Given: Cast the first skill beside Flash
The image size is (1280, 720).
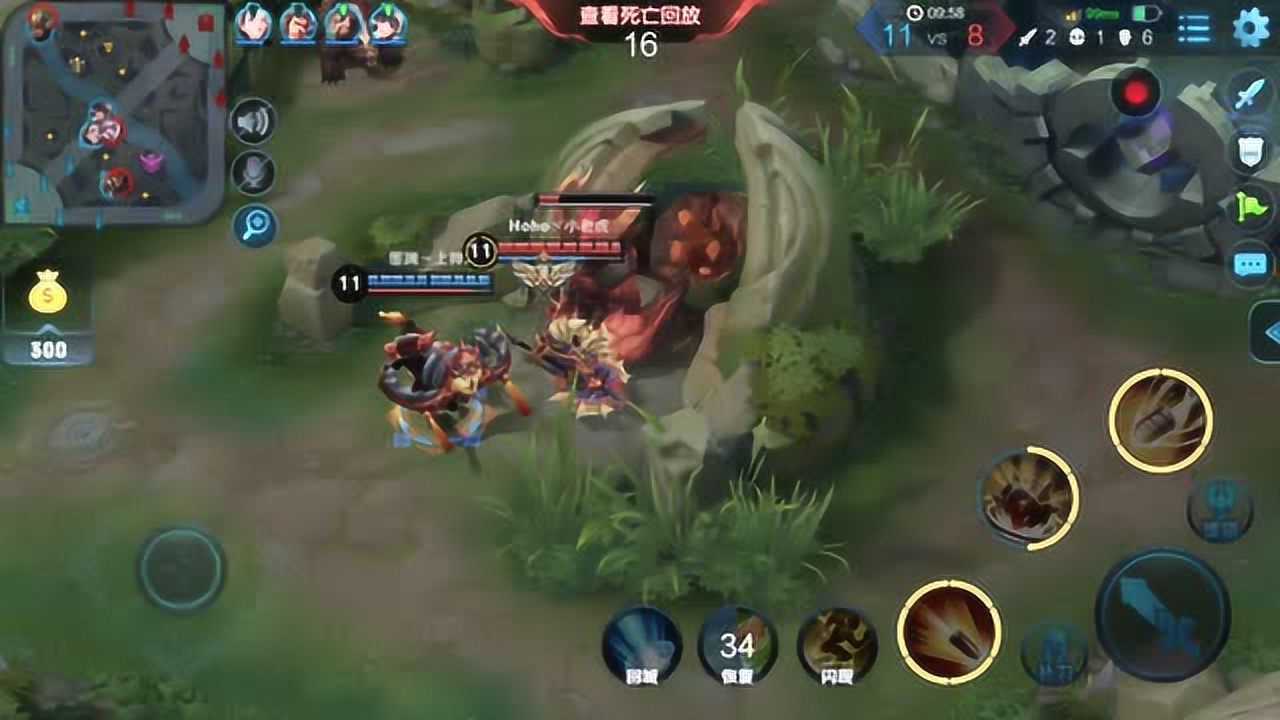Looking at the screenshot, I should [948, 632].
